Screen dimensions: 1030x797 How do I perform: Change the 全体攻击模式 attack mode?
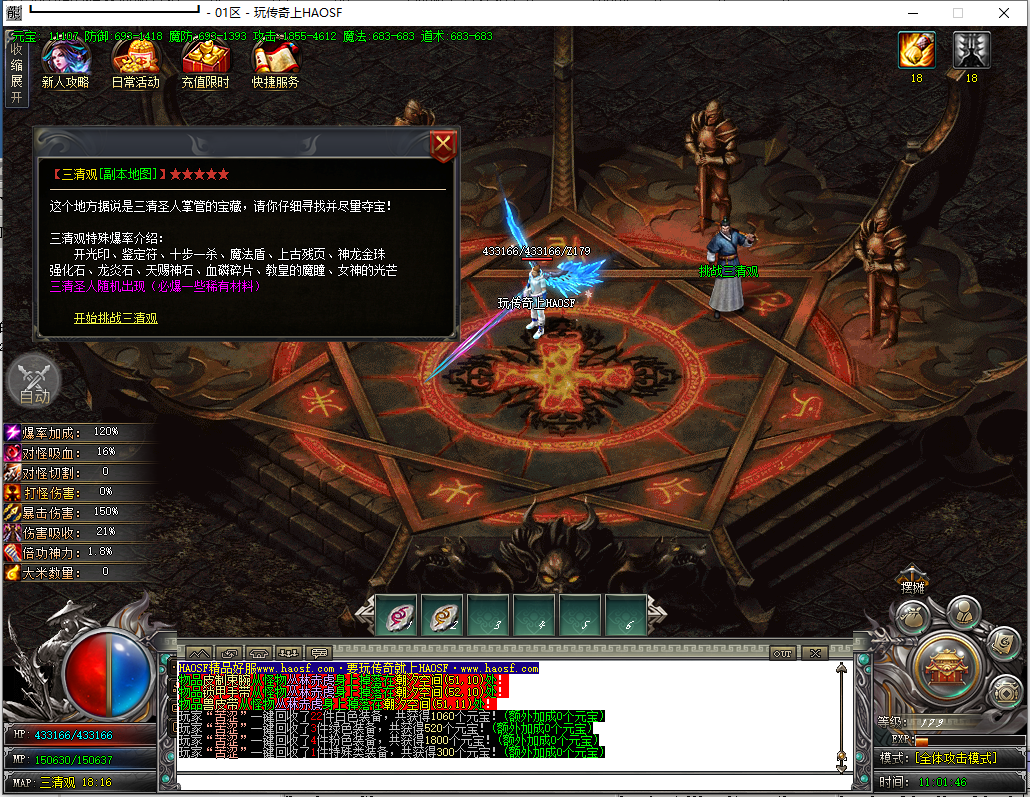[x=956, y=759]
